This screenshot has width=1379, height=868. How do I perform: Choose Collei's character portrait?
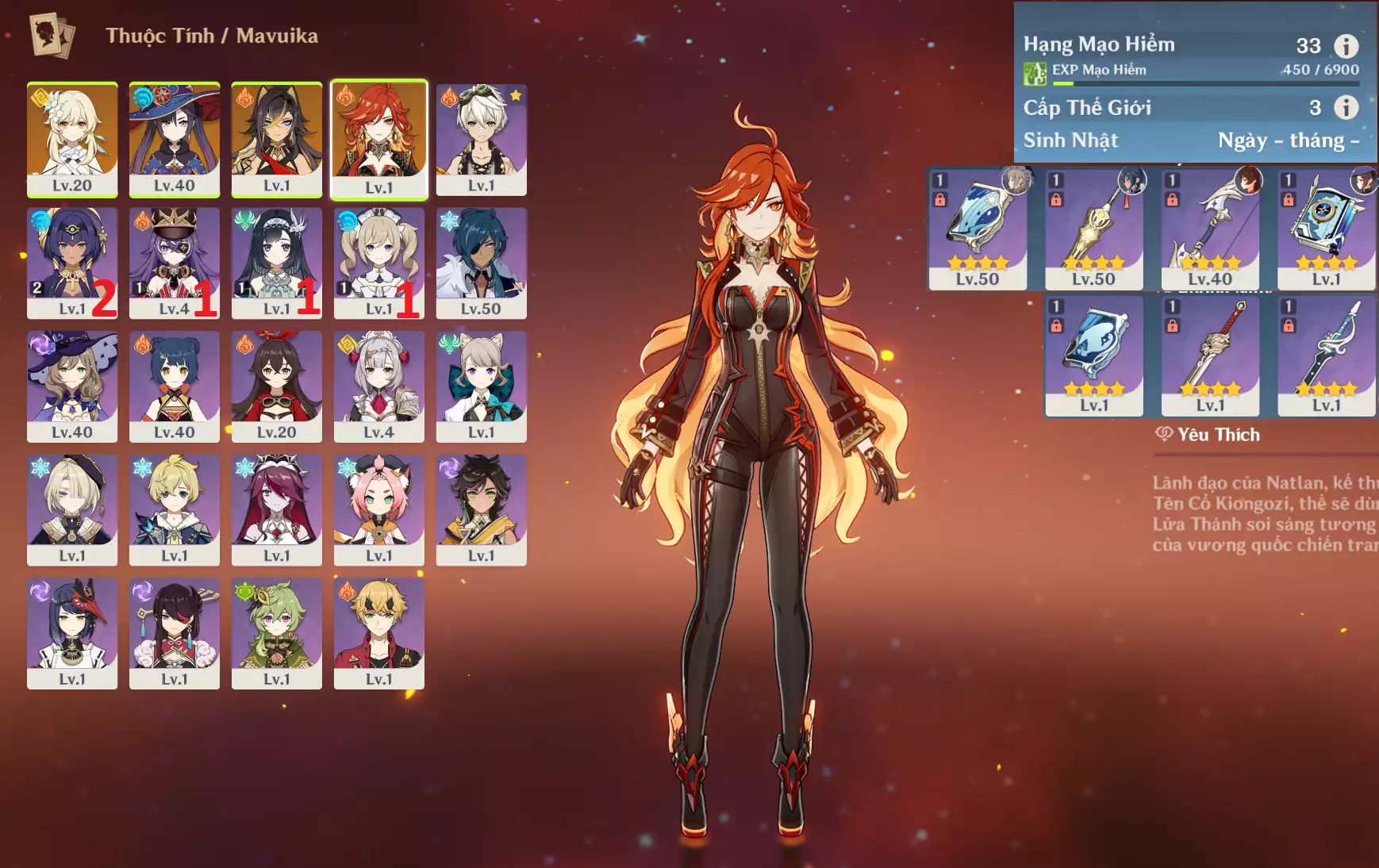coord(277,633)
